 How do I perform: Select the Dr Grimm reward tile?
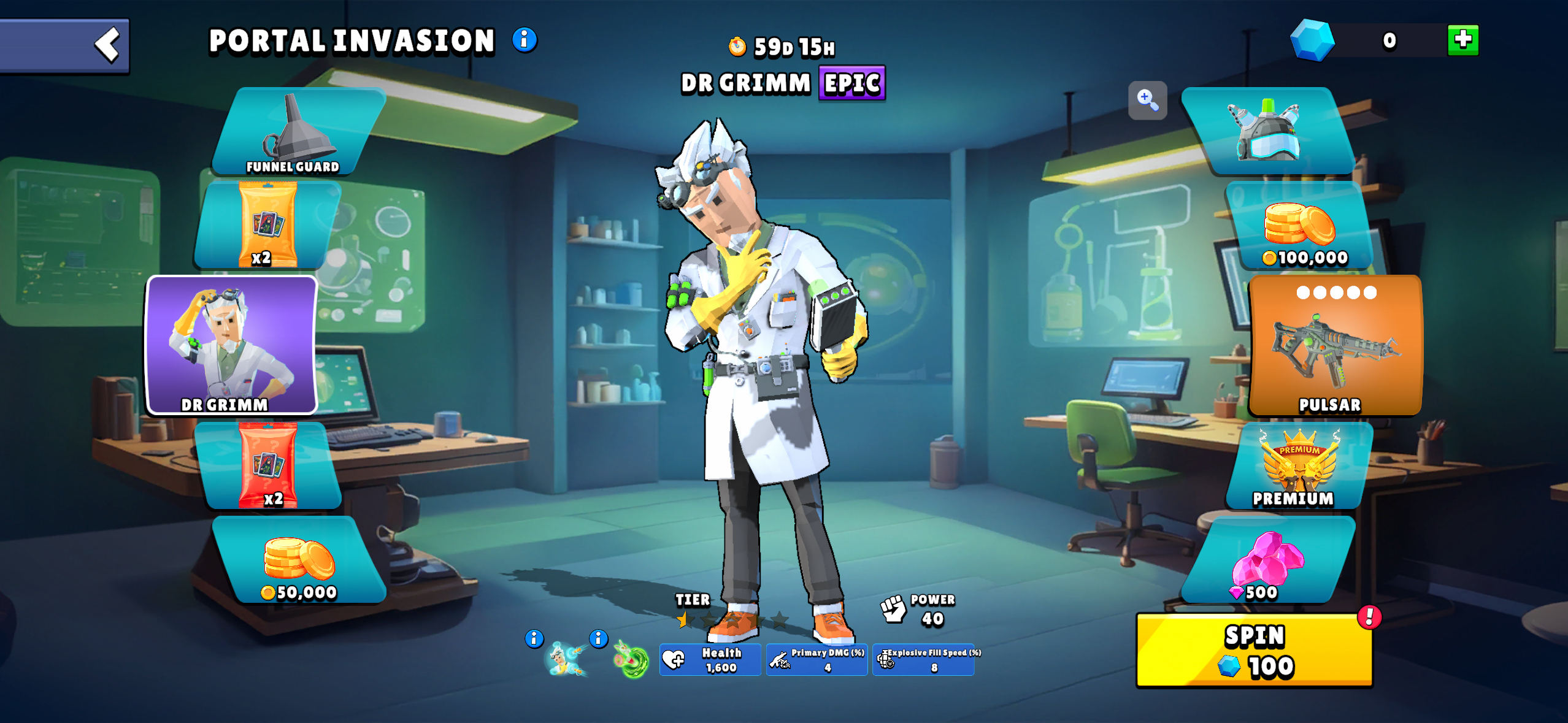tap(231, 345)
